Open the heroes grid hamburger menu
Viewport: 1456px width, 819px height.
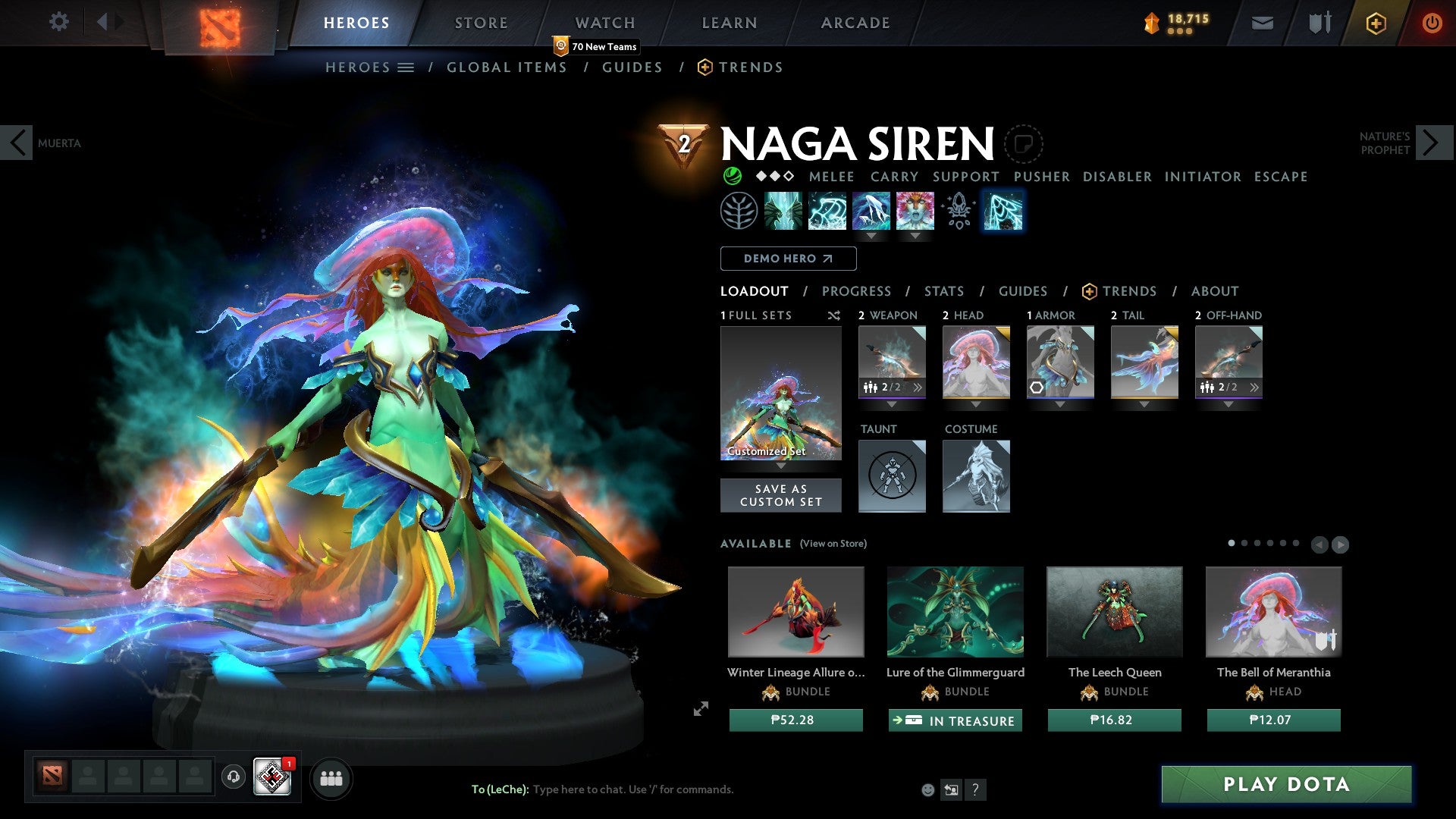pos(406,67)
